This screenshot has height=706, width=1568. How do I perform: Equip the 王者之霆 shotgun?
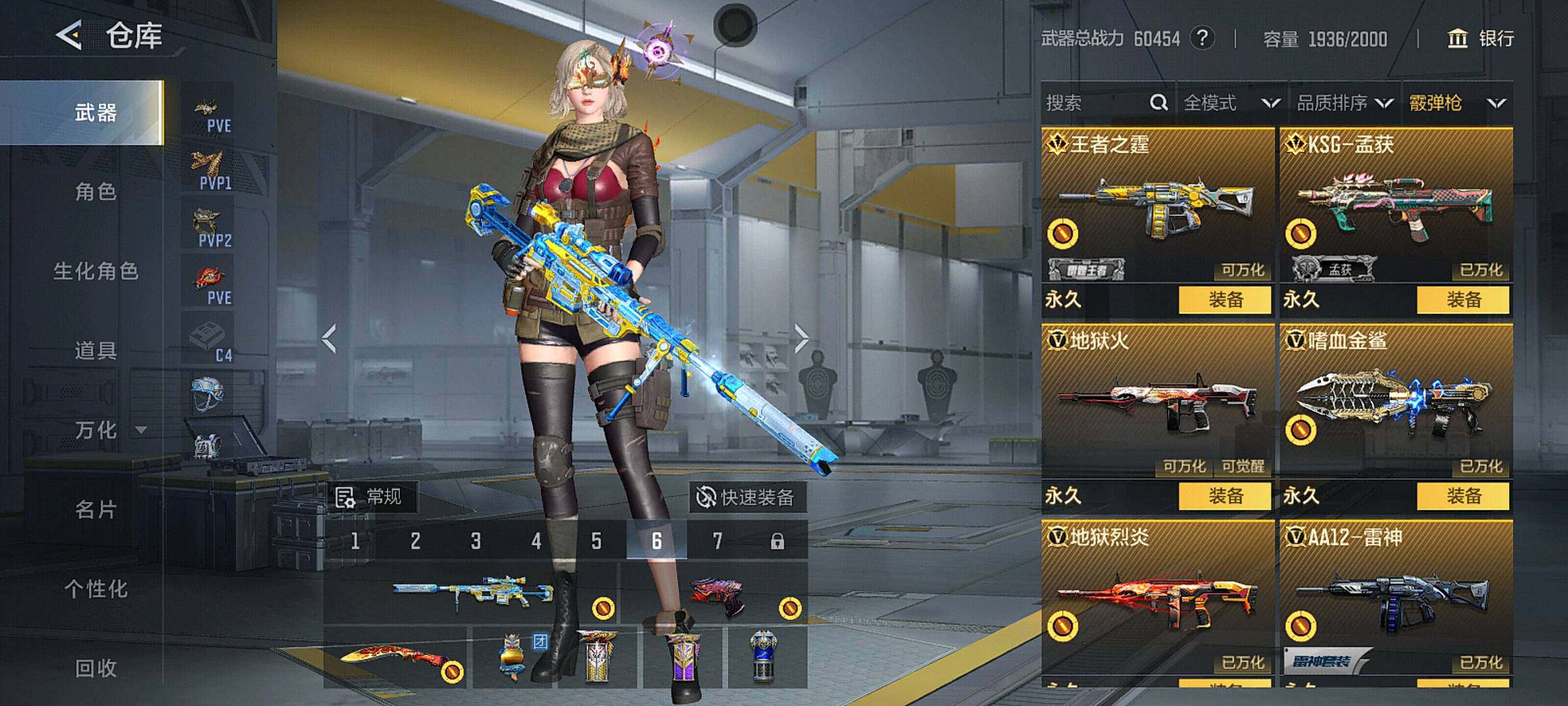coord(1225,300)
